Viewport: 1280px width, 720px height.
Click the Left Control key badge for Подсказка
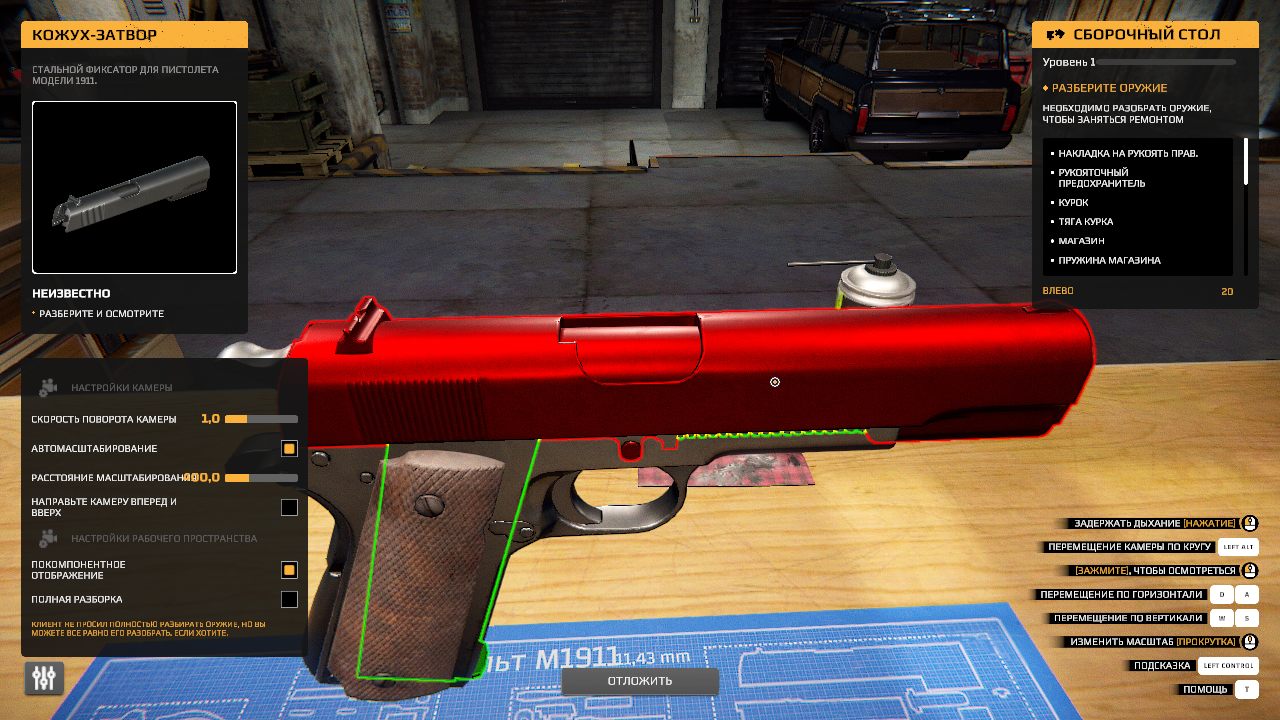pyautogui.click(x=1228, y=665)
